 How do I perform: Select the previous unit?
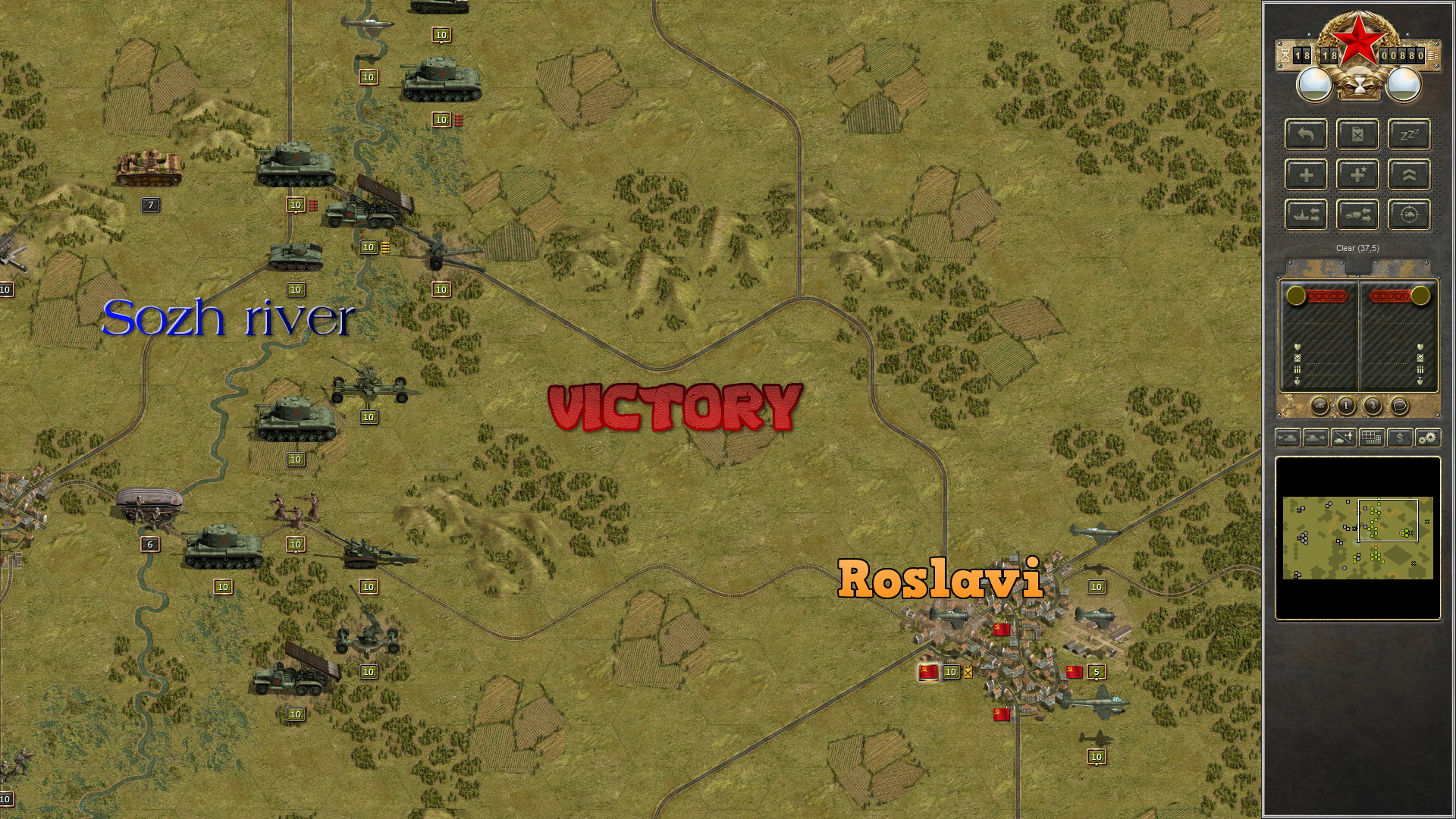1288,438
